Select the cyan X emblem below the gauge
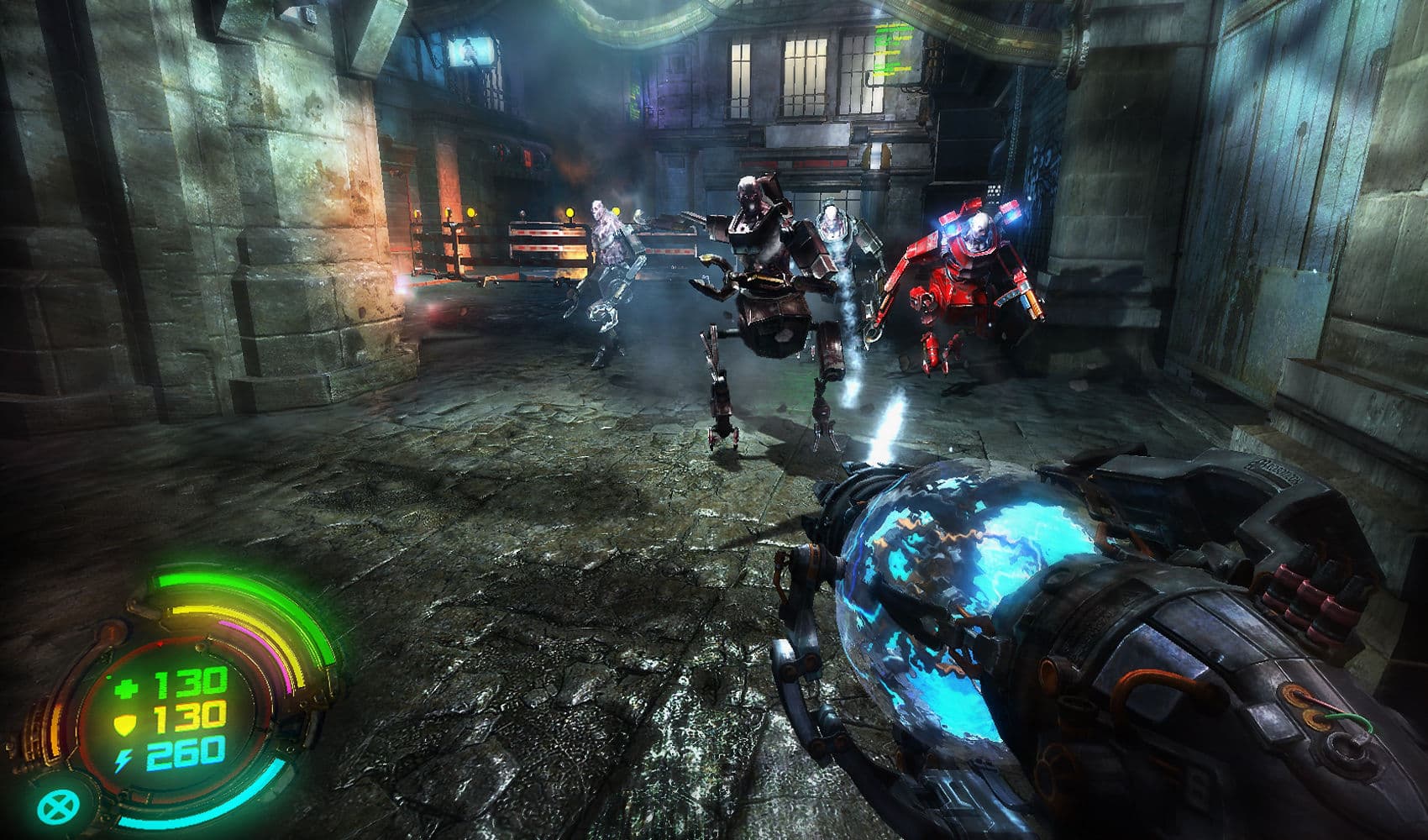1428x840 pixels. (57, 807)
